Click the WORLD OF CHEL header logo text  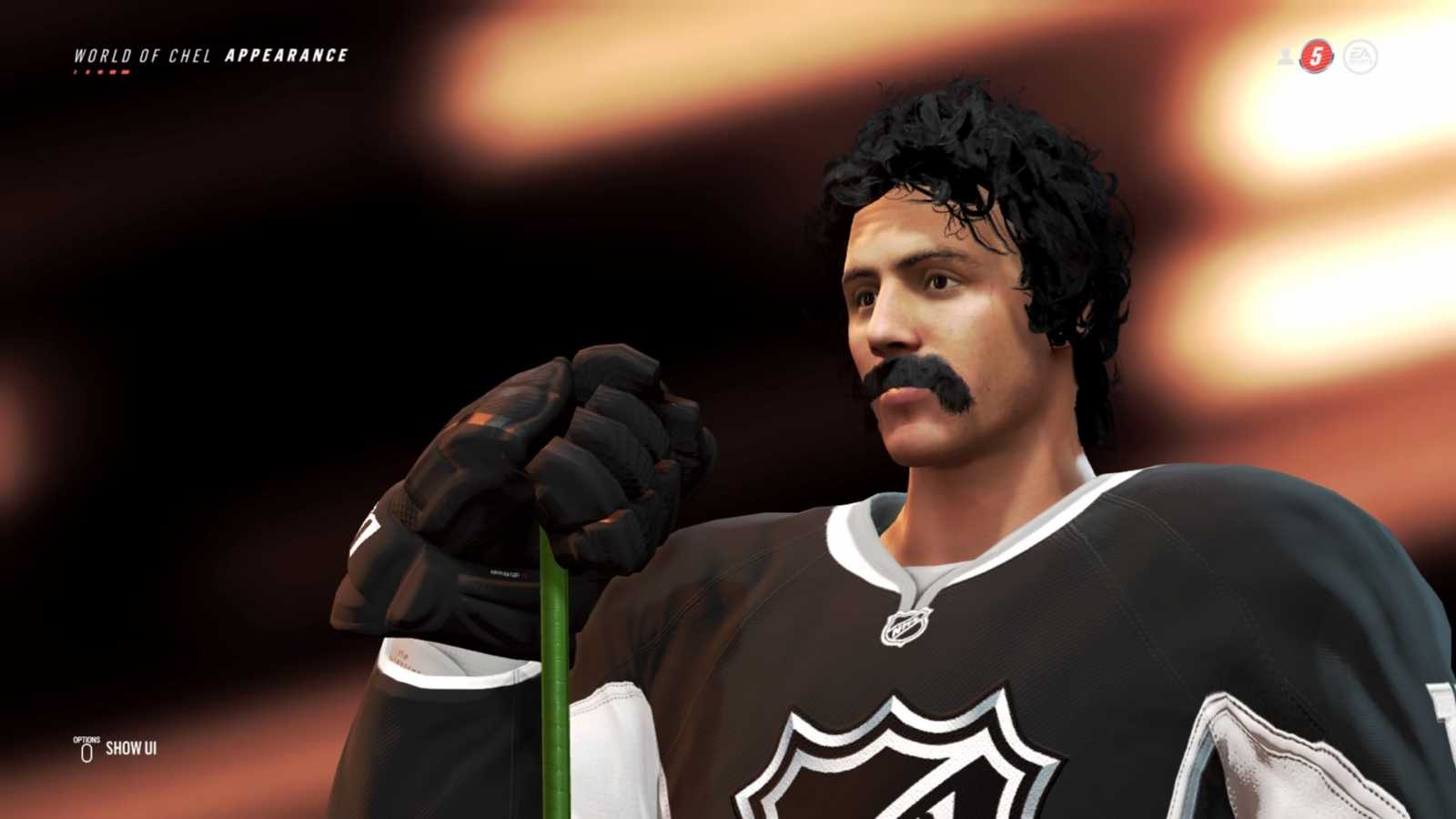tap(141, 55)
